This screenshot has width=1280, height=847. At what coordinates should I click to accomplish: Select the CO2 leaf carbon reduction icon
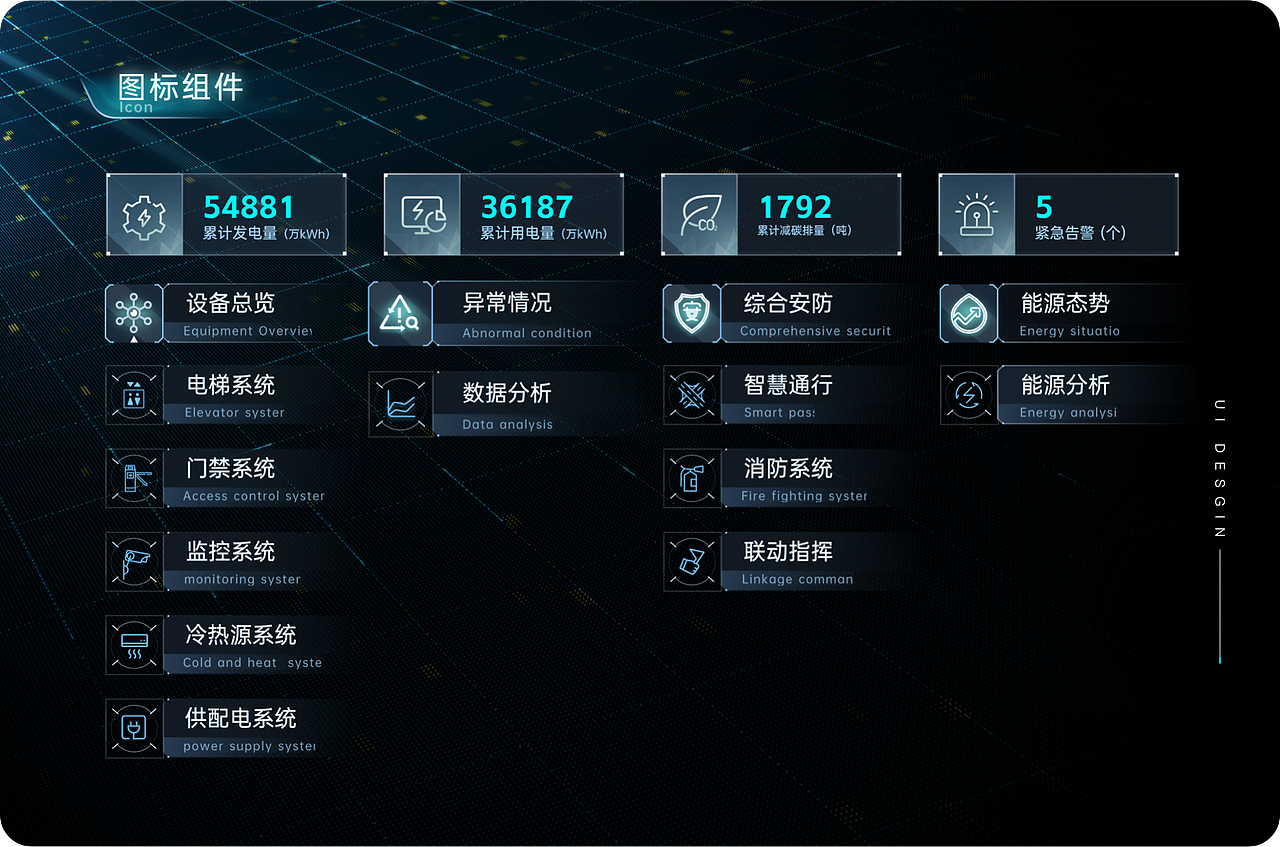699,214
